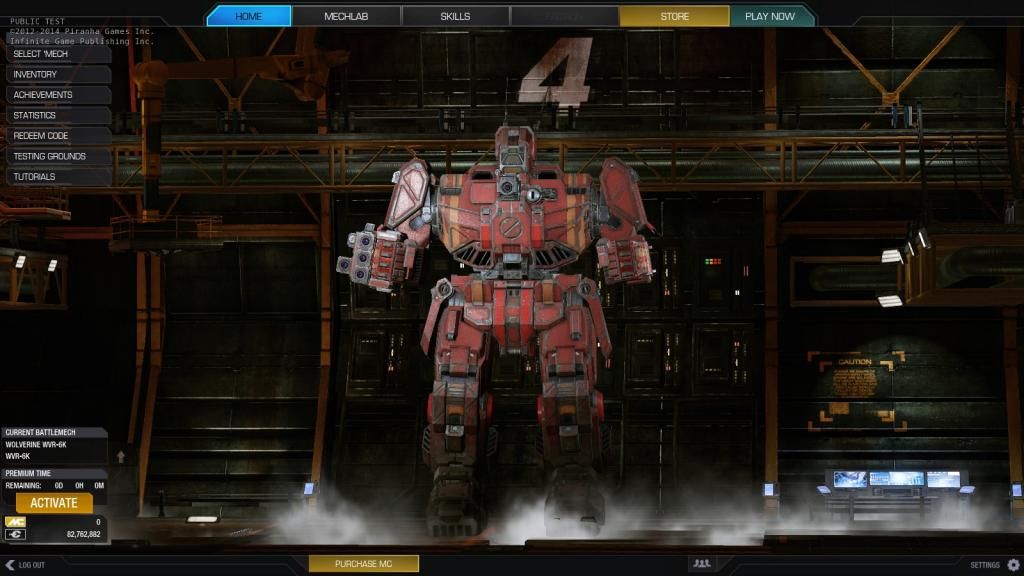
Task: View the Achievements page
Action: [56, 95]
